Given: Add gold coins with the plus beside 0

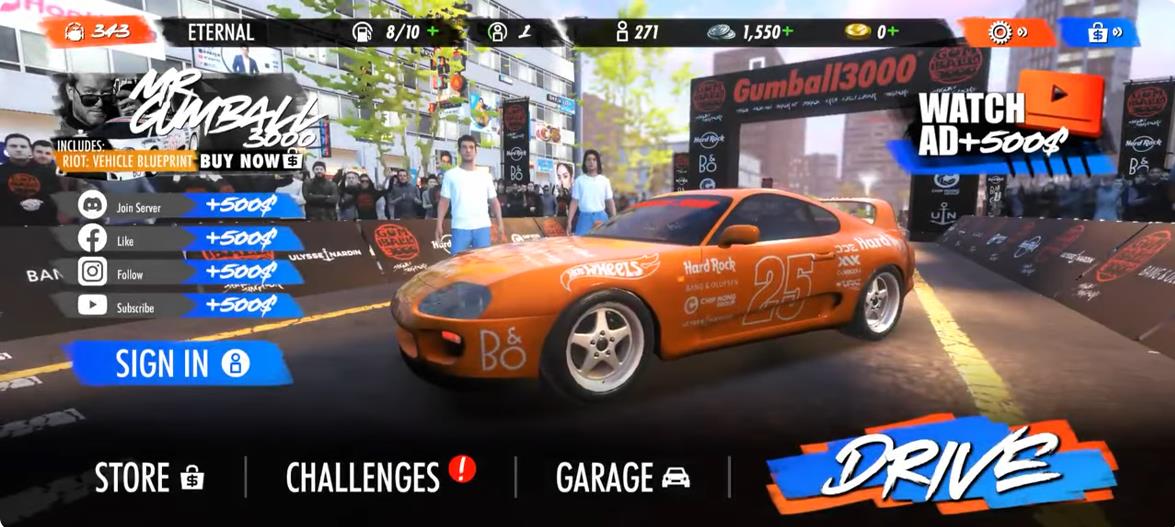Looking at the screenshot, I should [893, 31].
